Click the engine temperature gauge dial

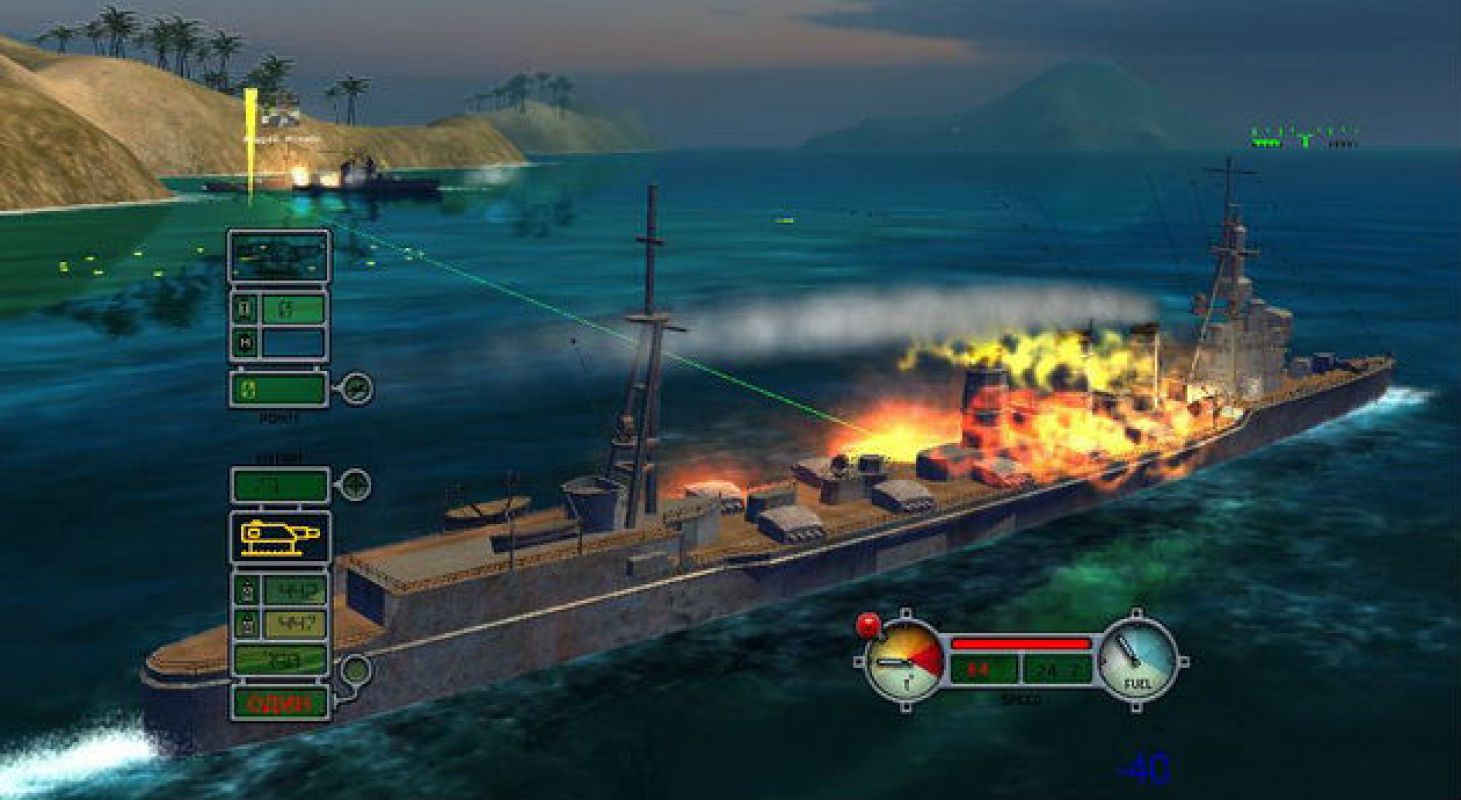[x=903, y=660]
